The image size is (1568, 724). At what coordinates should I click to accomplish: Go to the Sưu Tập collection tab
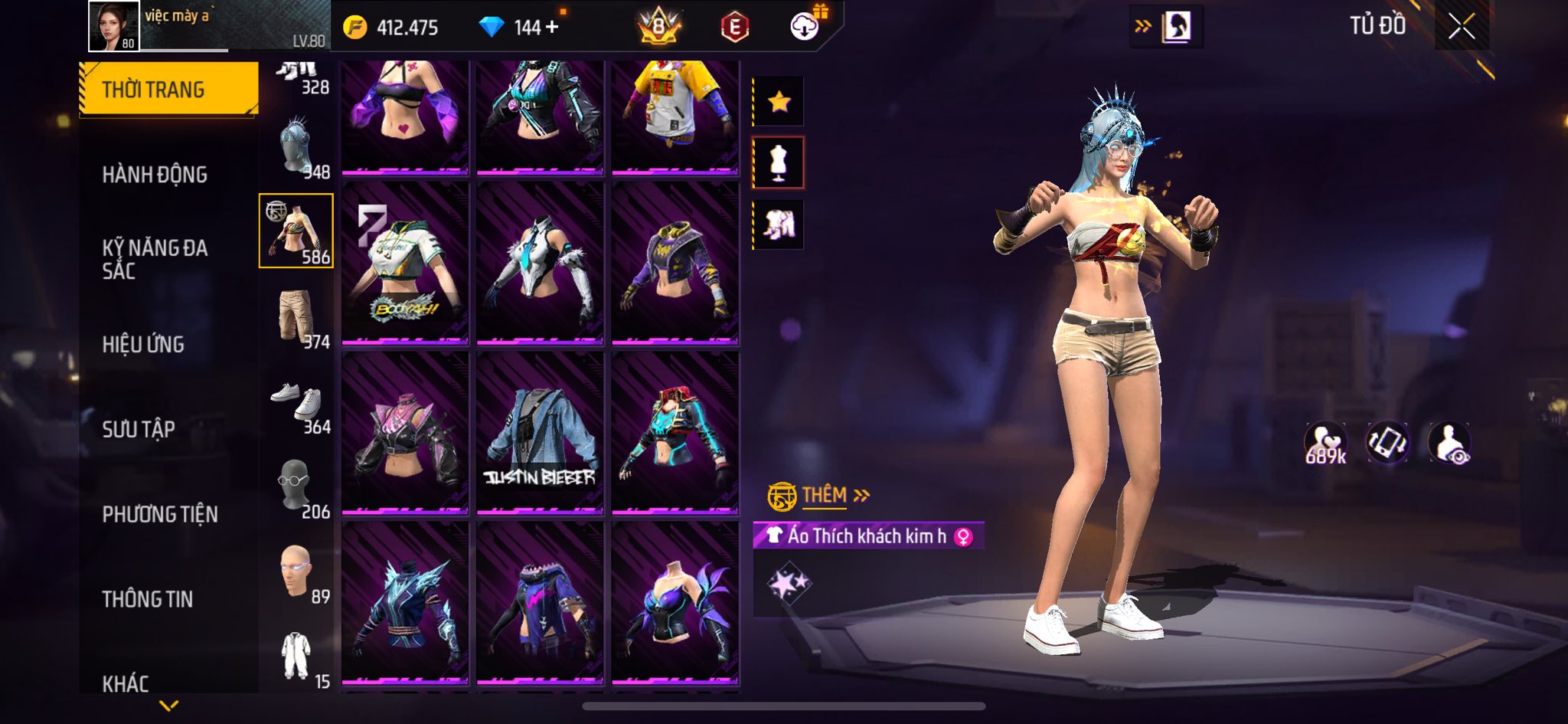pyautogui.click(x=139, y=429)
